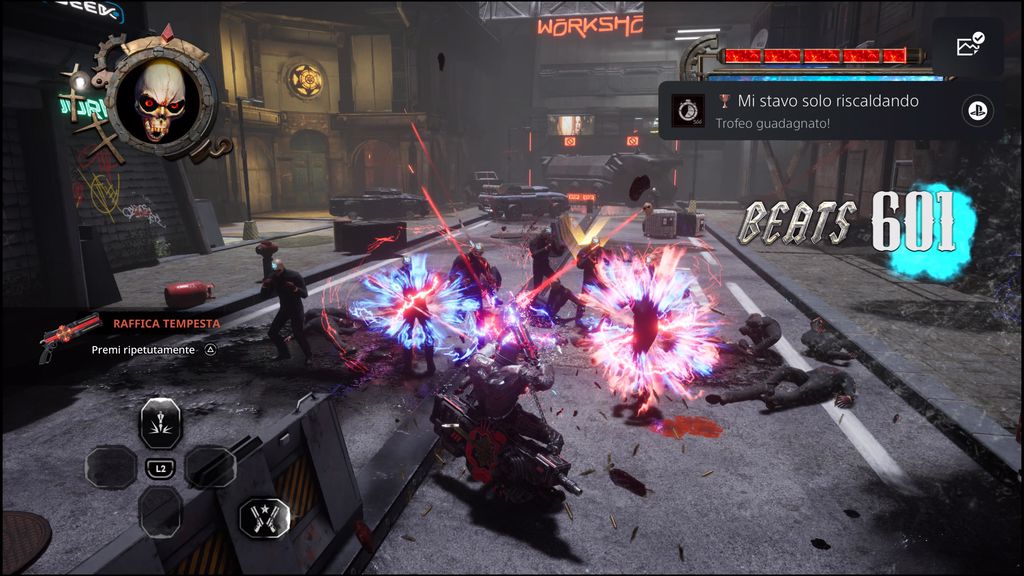Select the Raffica Tempesta weapon icon
1024x576 pixels.
[68, 335]
